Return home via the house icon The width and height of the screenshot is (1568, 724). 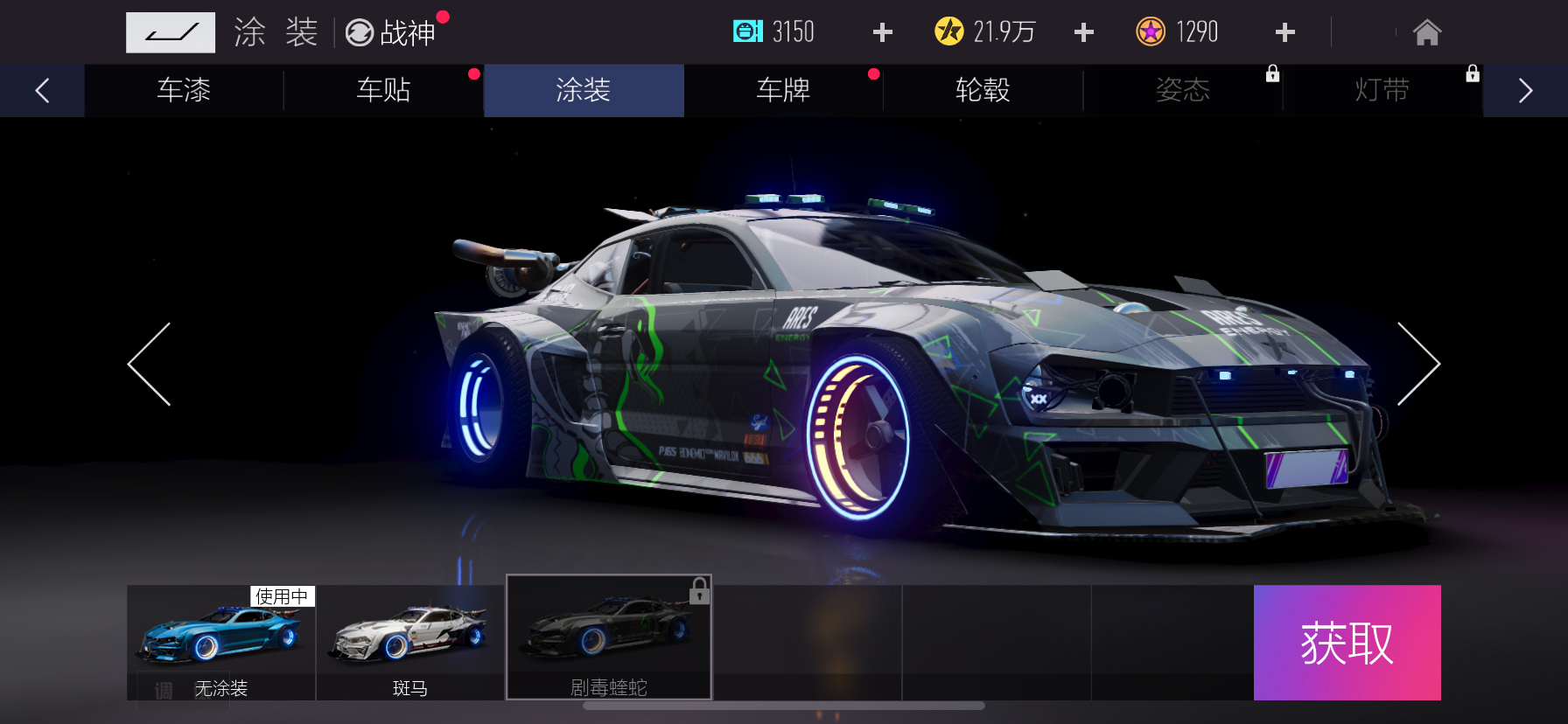click(1426, 32)
